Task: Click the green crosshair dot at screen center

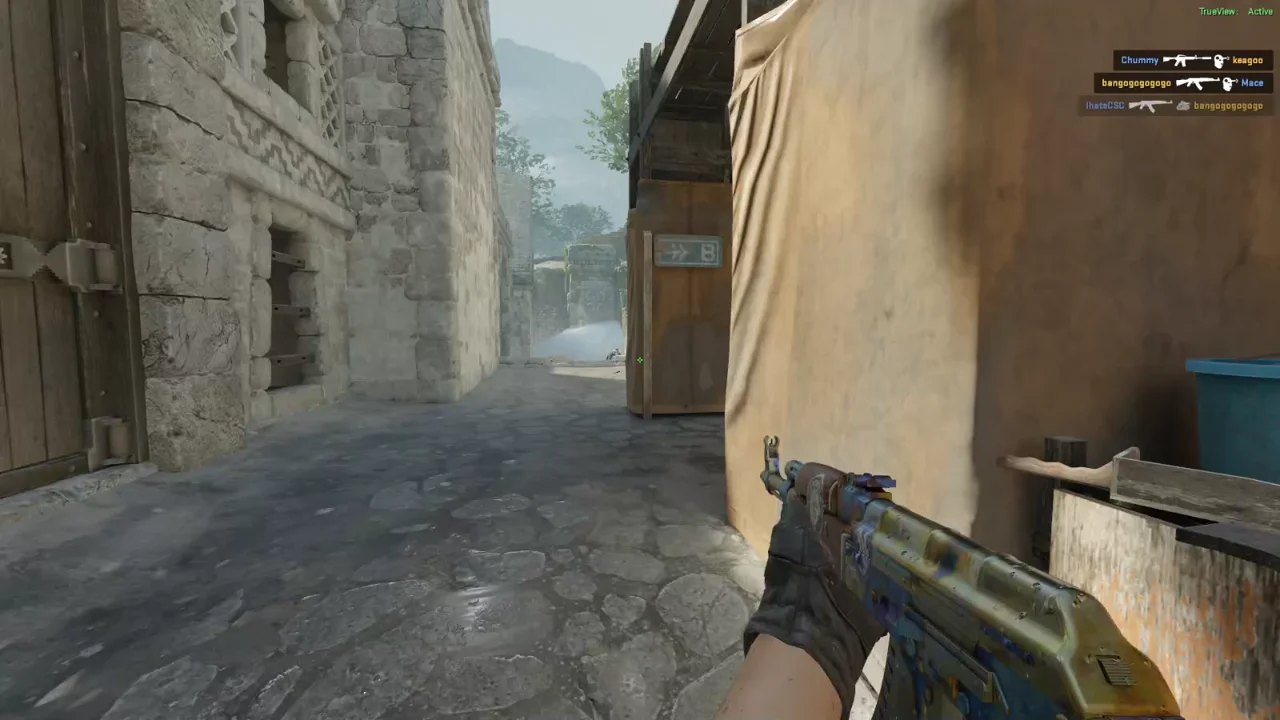Action: 640,360
